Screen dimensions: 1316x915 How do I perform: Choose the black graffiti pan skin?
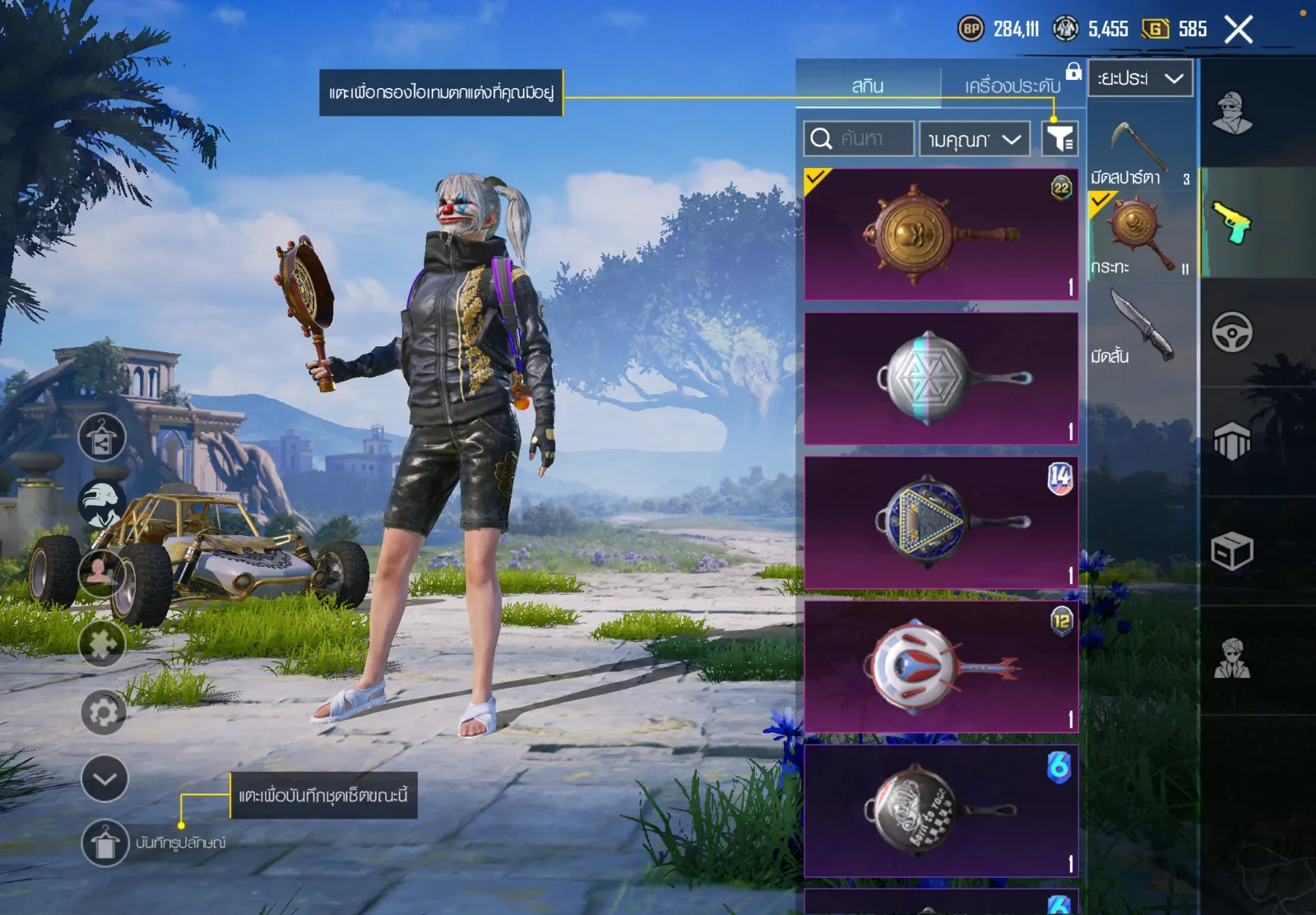point(941,811)
